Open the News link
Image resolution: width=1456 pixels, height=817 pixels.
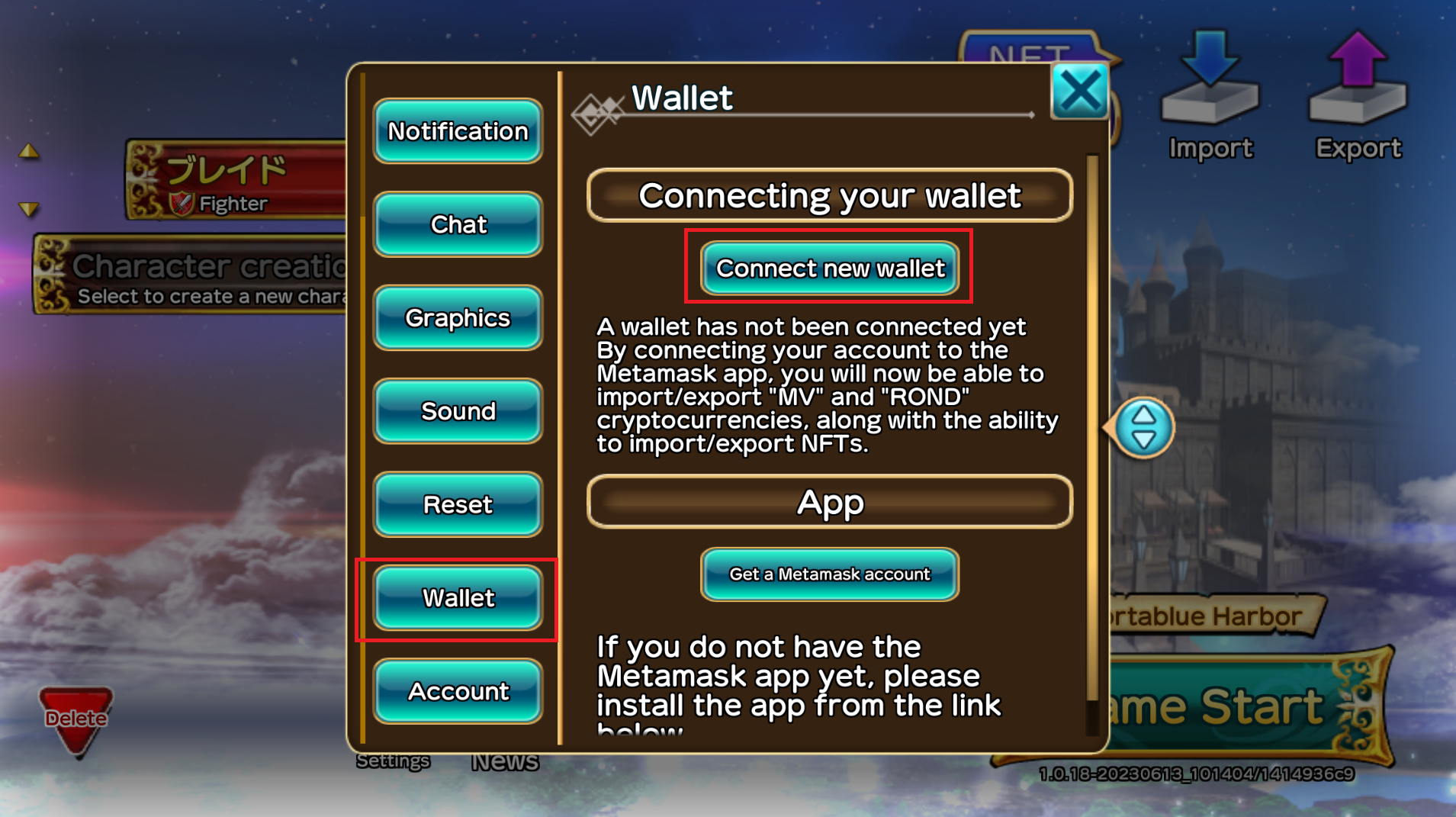(504, 761)
